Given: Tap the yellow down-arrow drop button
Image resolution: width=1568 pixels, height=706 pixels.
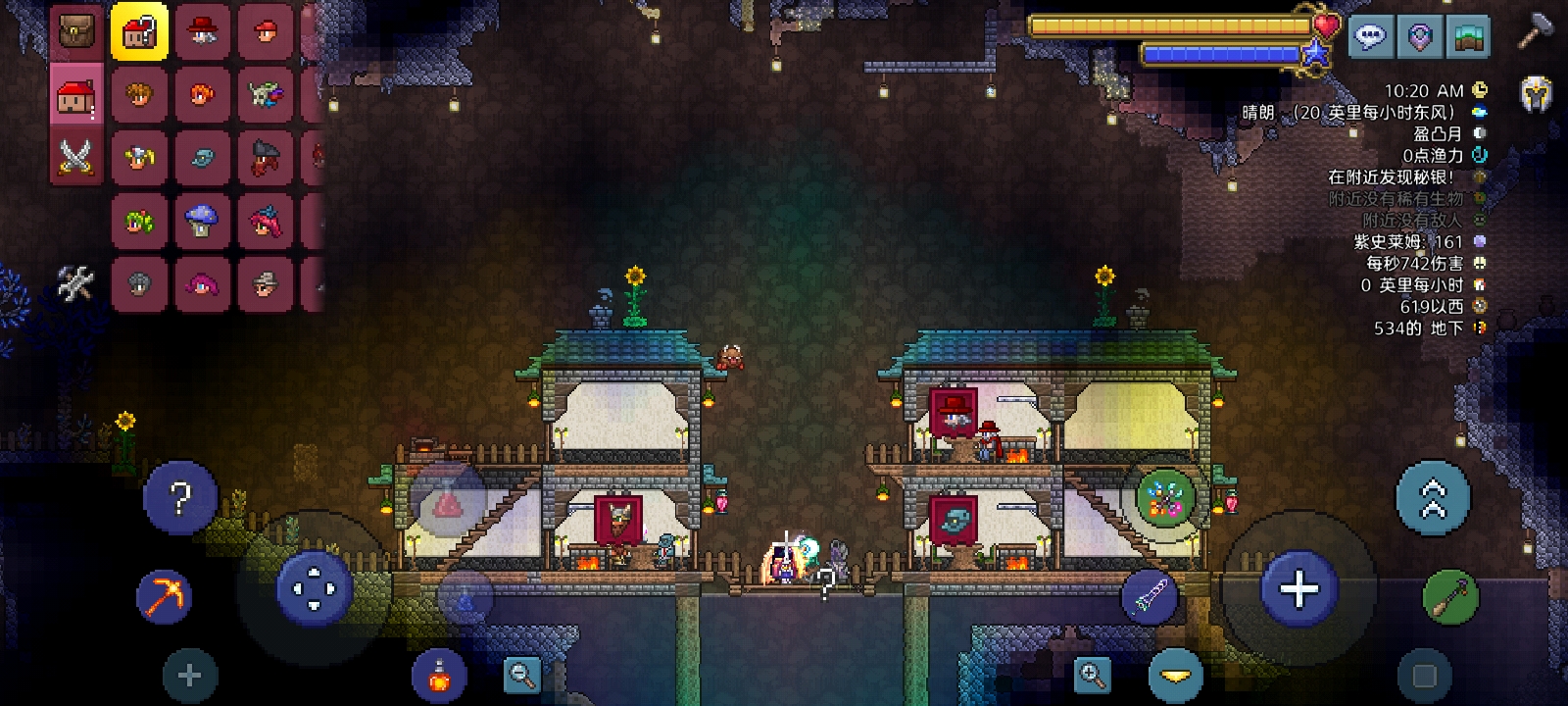Looking at the screenshot, I should tap(1175, 676).
